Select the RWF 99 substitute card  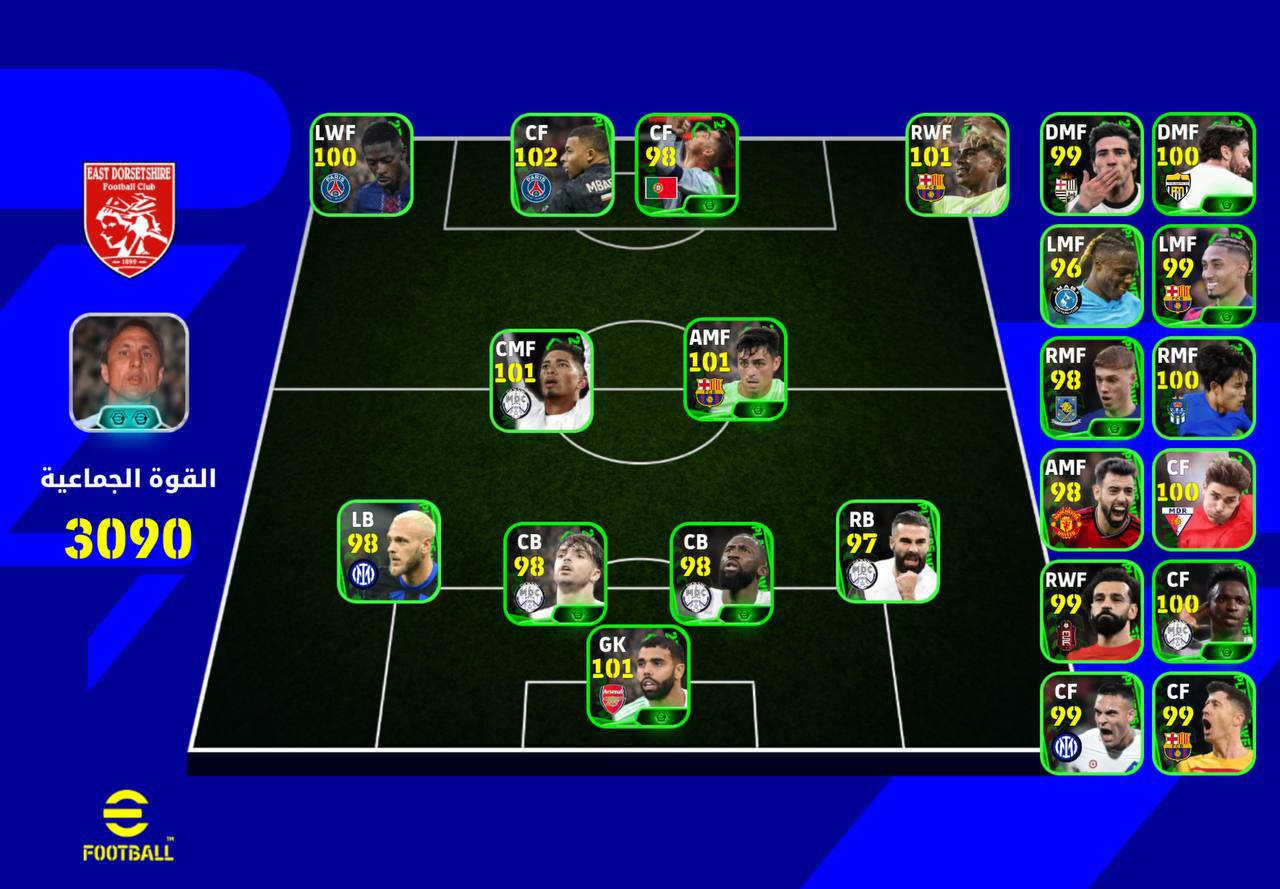1091,612
